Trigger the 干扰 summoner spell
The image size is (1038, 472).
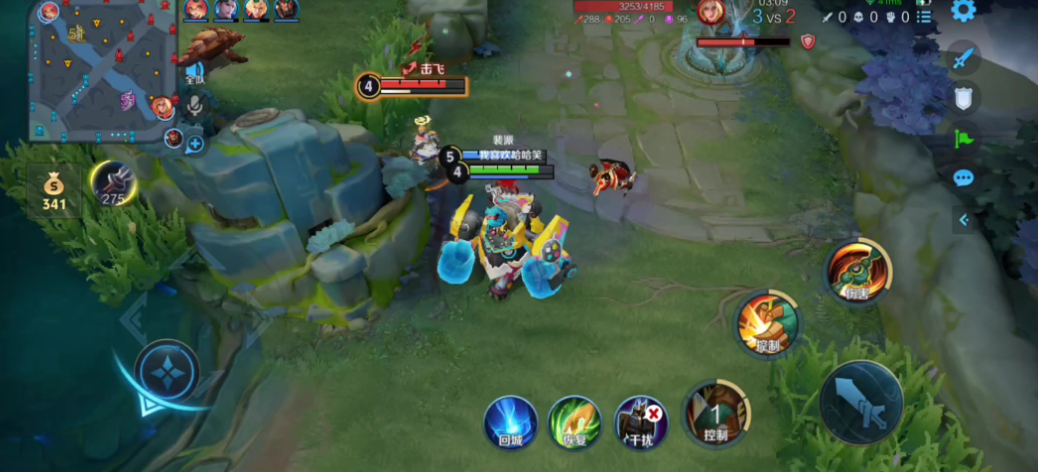click(641, 421)
